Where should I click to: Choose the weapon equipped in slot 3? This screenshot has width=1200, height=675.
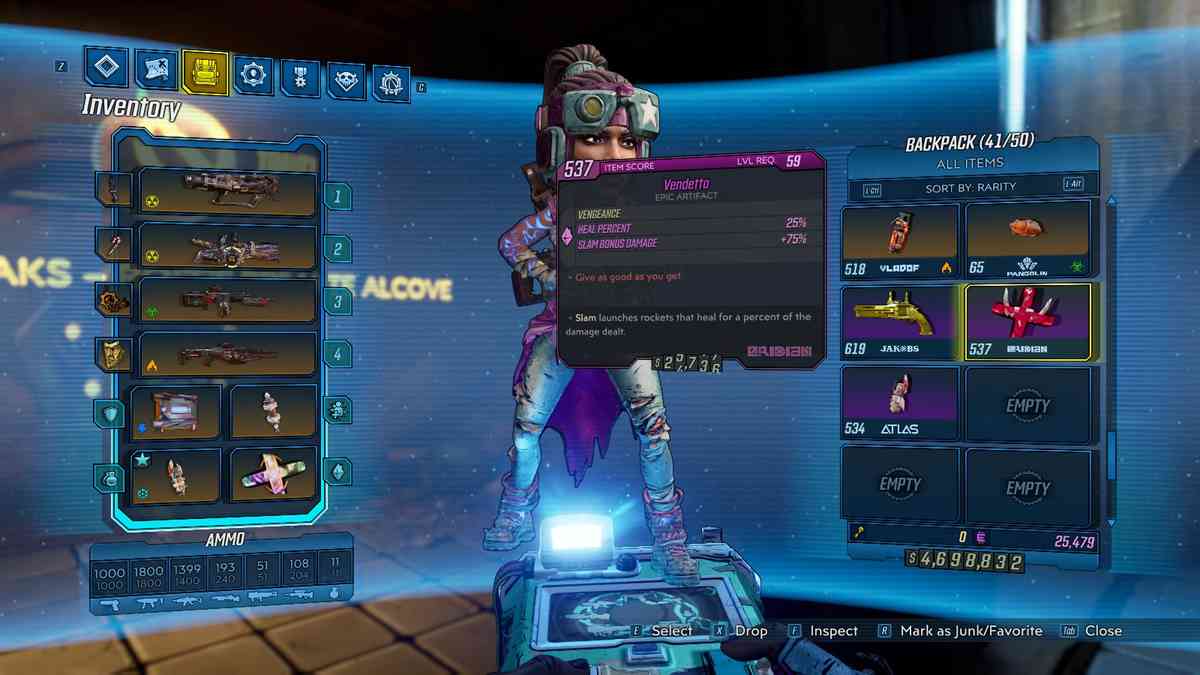click(x=227, y=300)
